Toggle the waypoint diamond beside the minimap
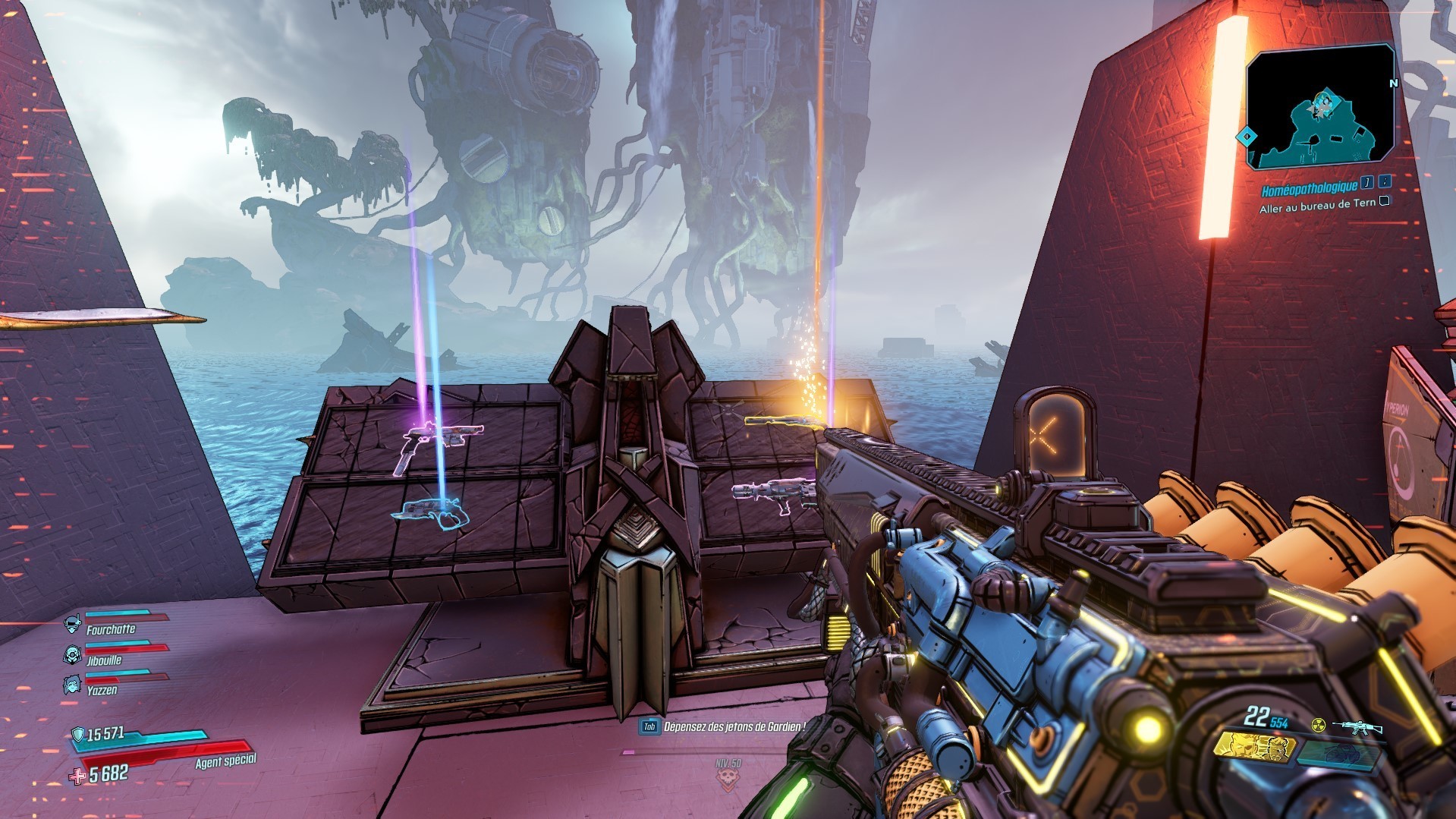1456x819 pixels. point(1247,137)
